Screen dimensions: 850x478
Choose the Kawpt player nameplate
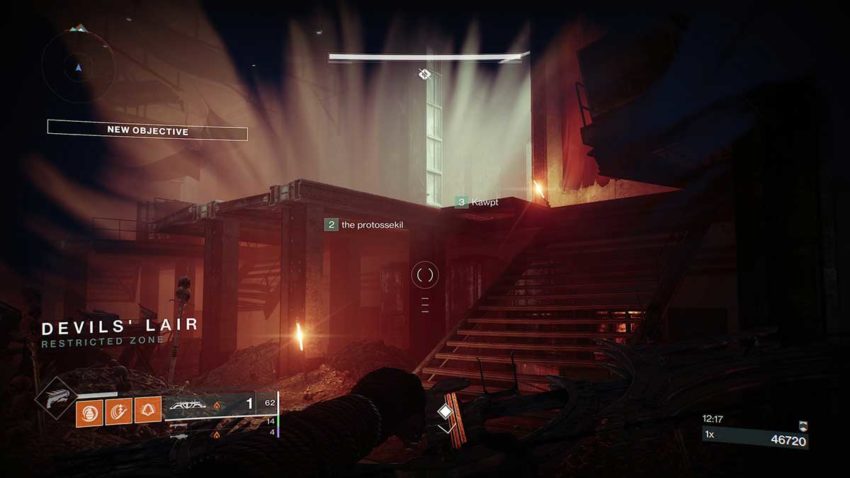coord(476,202)
